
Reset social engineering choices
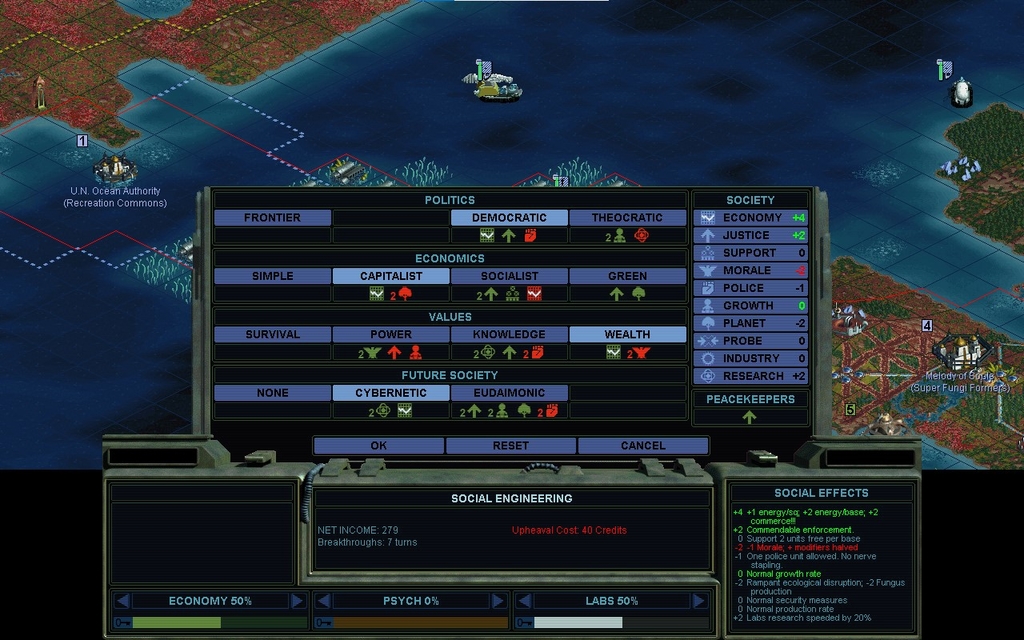click(511, 446)
